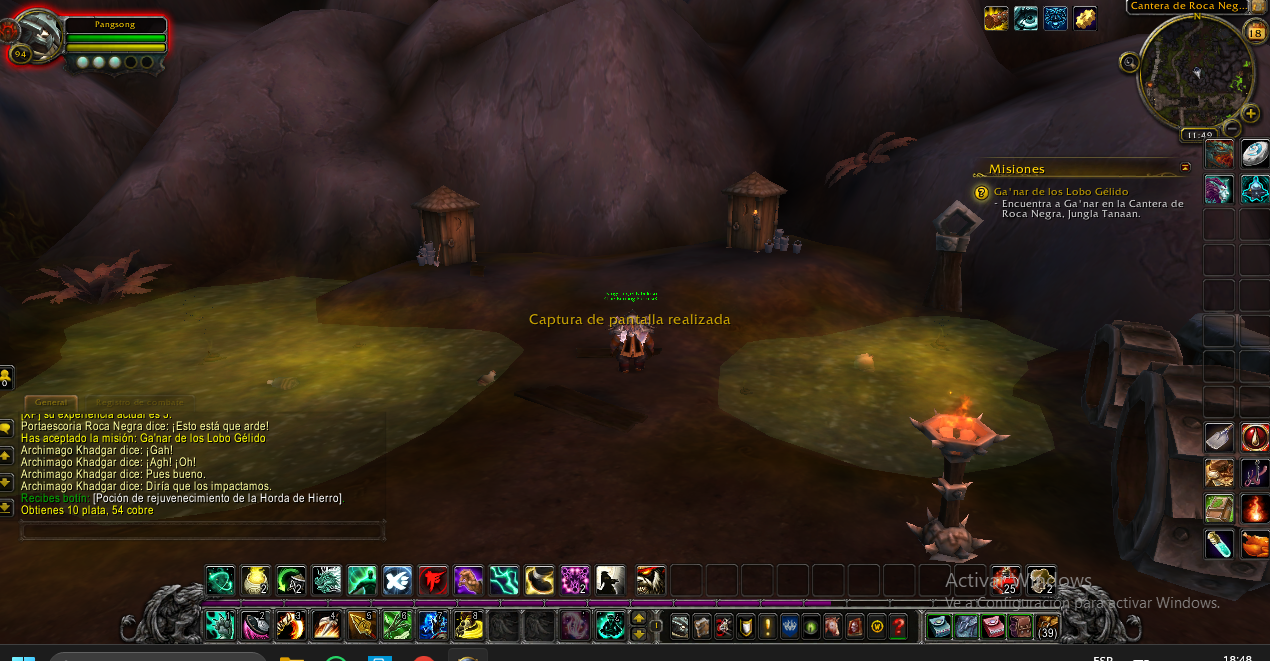Use the blue potion vial slot

pyautogui.click(x=1219, y=544)
